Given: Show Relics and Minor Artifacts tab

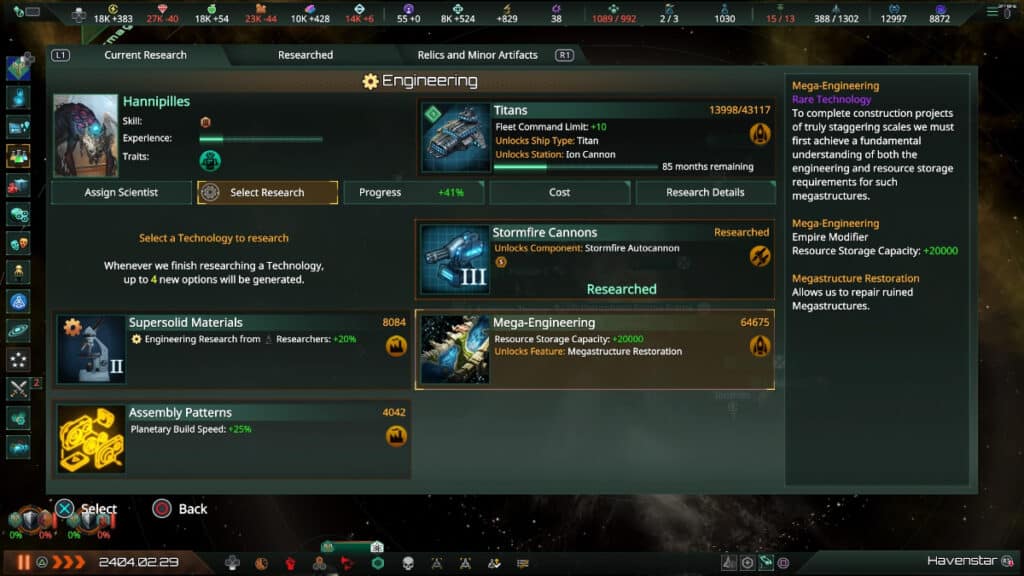Looking at the screenshot, I should point(477,55).
